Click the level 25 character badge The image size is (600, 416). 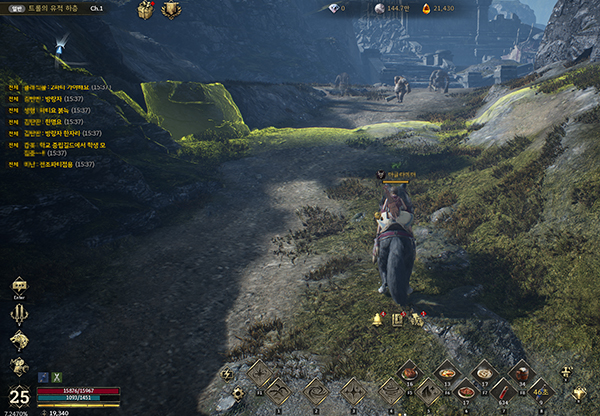(x=18, y=394)
